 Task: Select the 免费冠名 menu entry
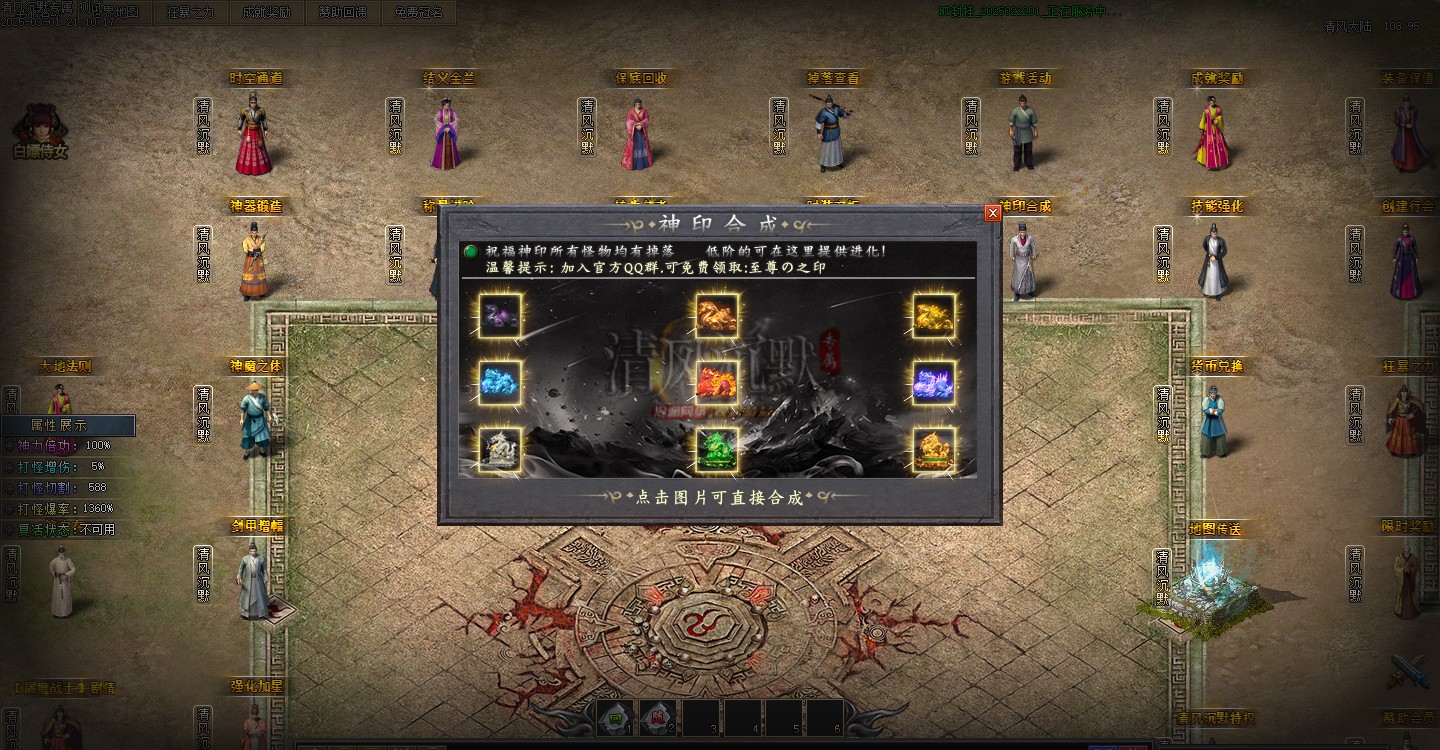(x=419, y=13)
